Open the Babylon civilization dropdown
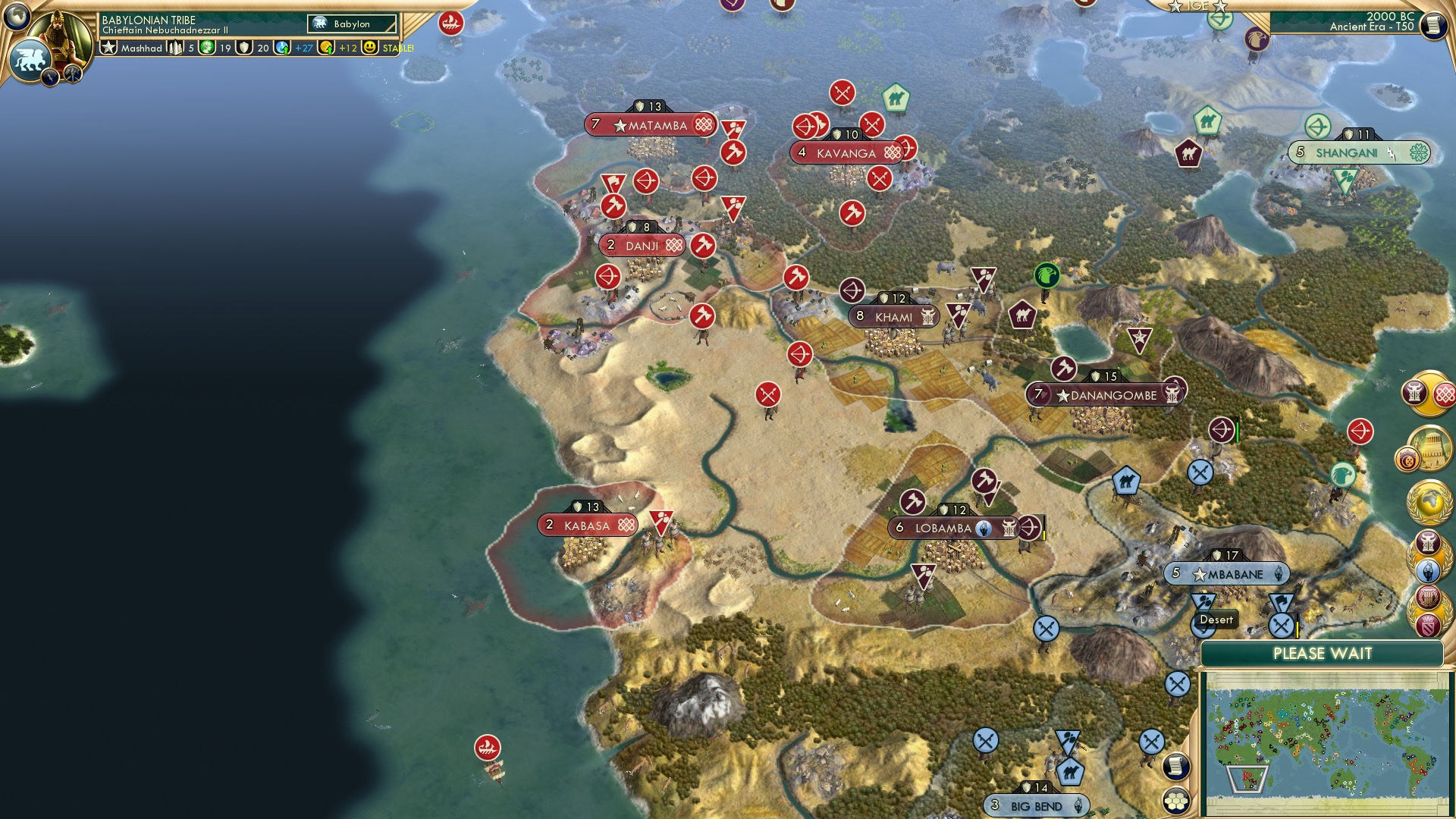This screenshot has width=1456, height=819. (350, 24)
